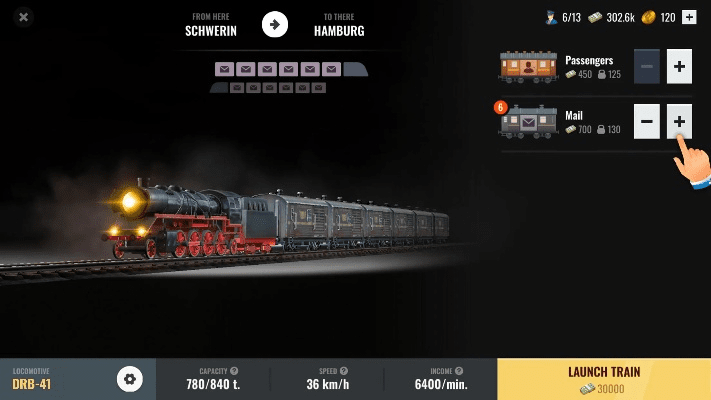Show income help info
The width and height of the screenshot is (711, 400).
coord(458,371)
